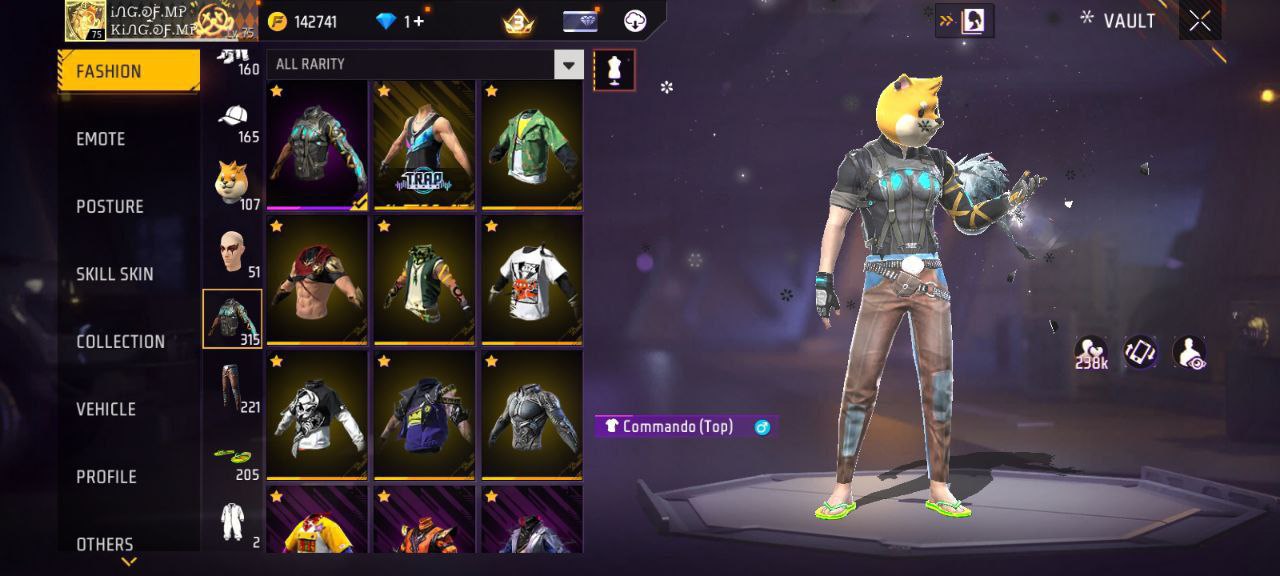Screen dimensions: 1280x576
Task: Choose the white skull hoodie top
Action: pos(316,416)
